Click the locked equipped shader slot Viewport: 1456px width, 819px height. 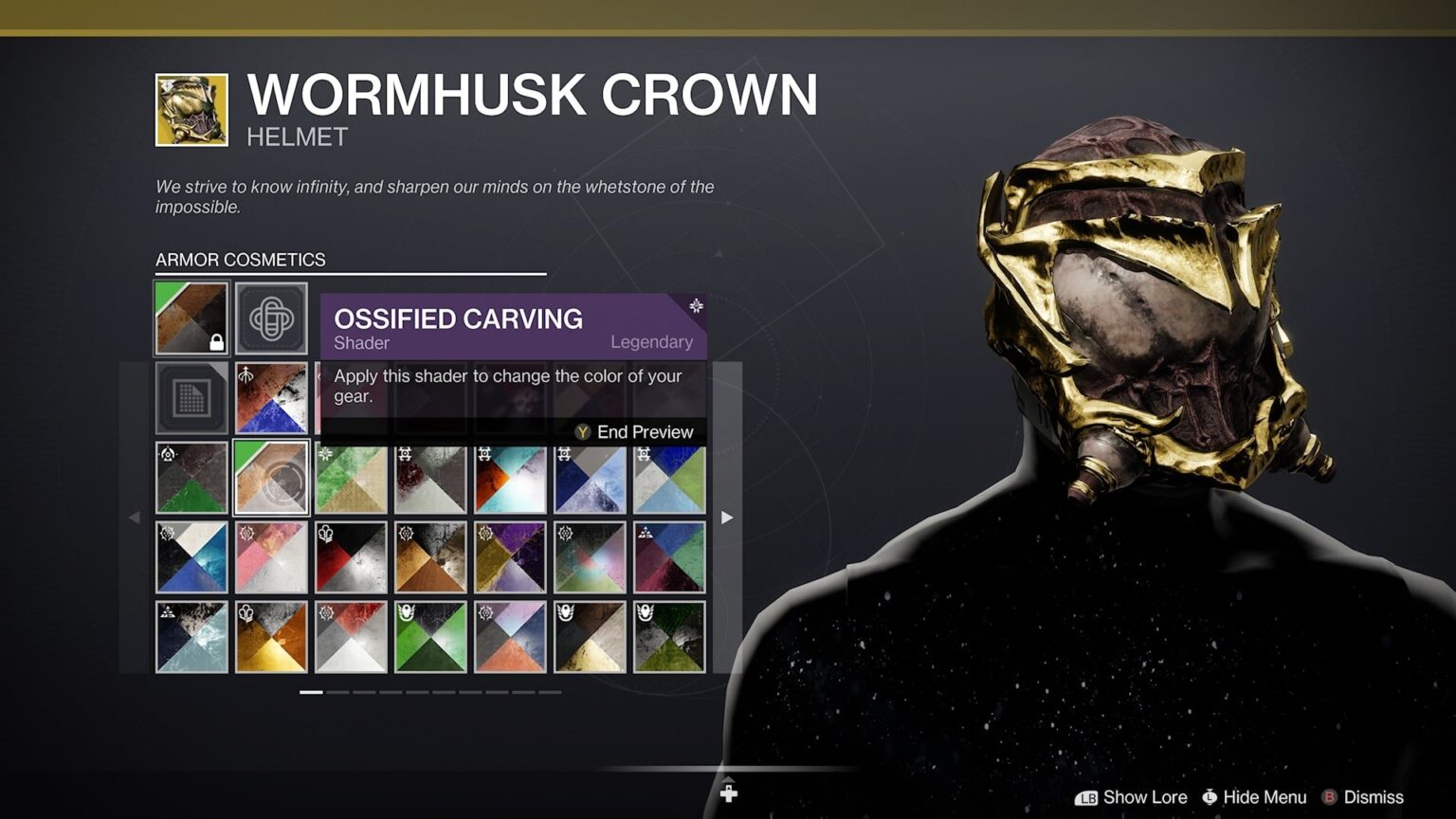click(x=191, y=318)
